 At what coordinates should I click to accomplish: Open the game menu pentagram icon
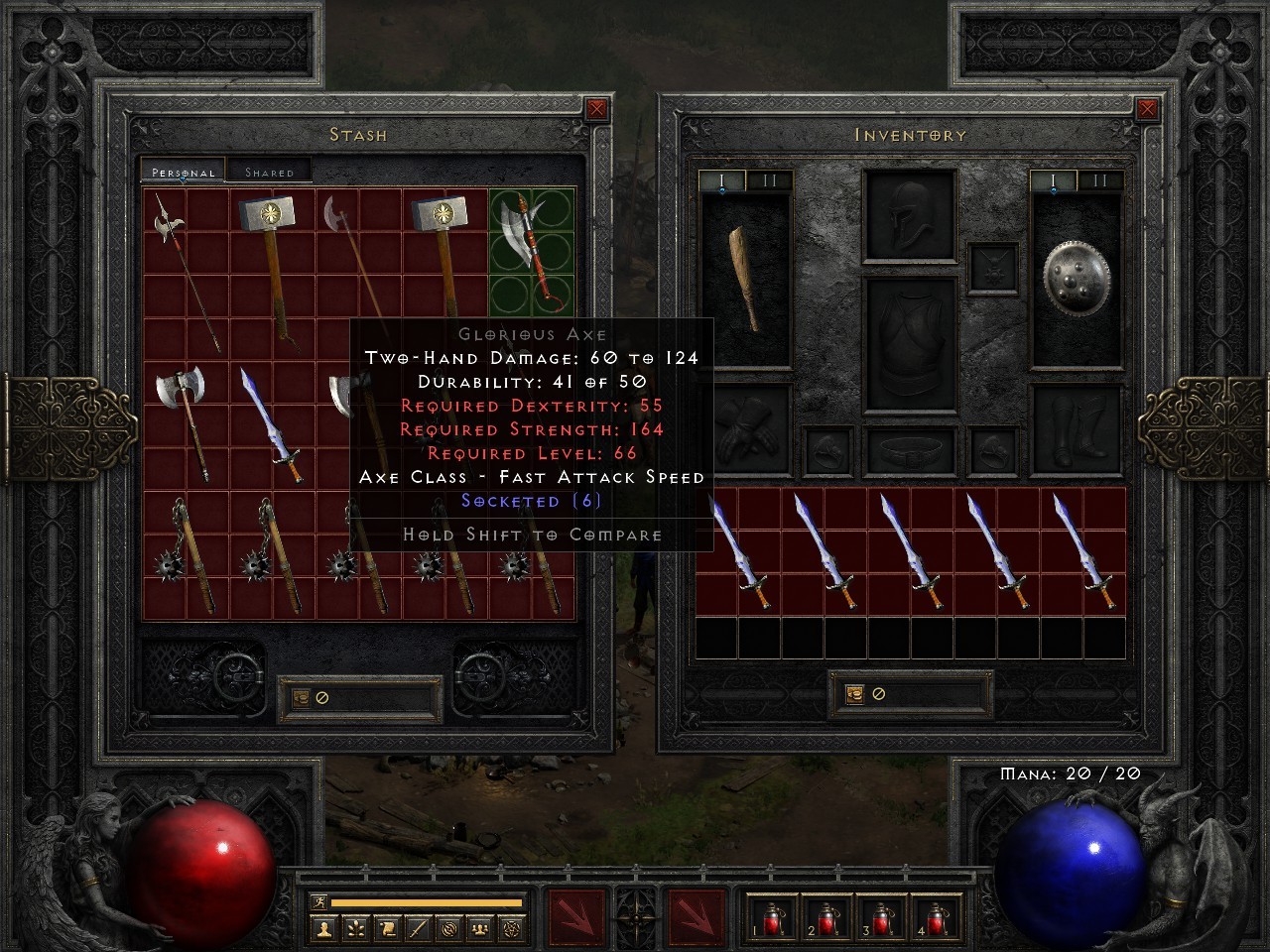(511, 930)
